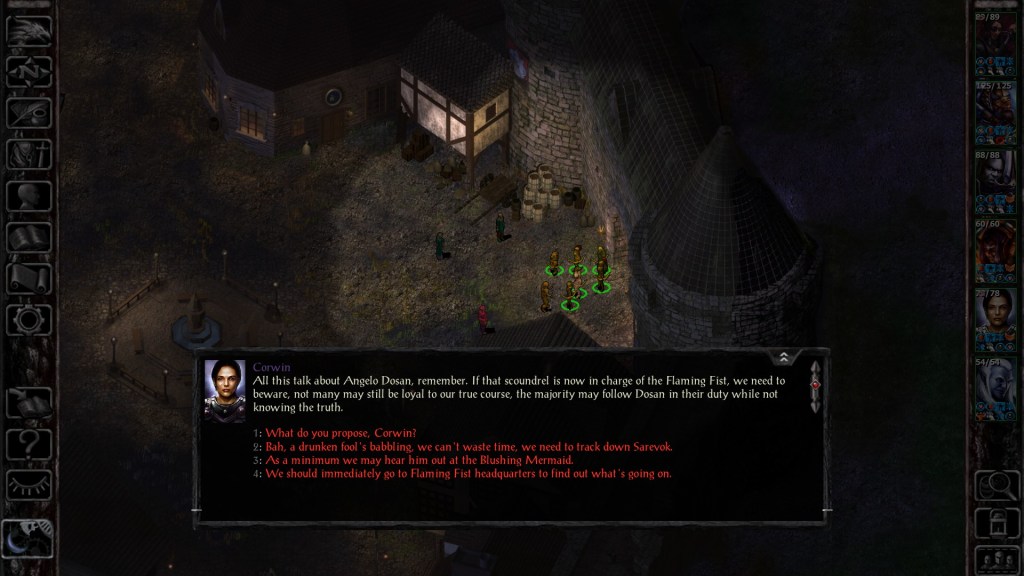This screenshot has height=576, width=1024.
Task: Choose to go to Flaming Fist headquarters
Action: coord(468,474)
